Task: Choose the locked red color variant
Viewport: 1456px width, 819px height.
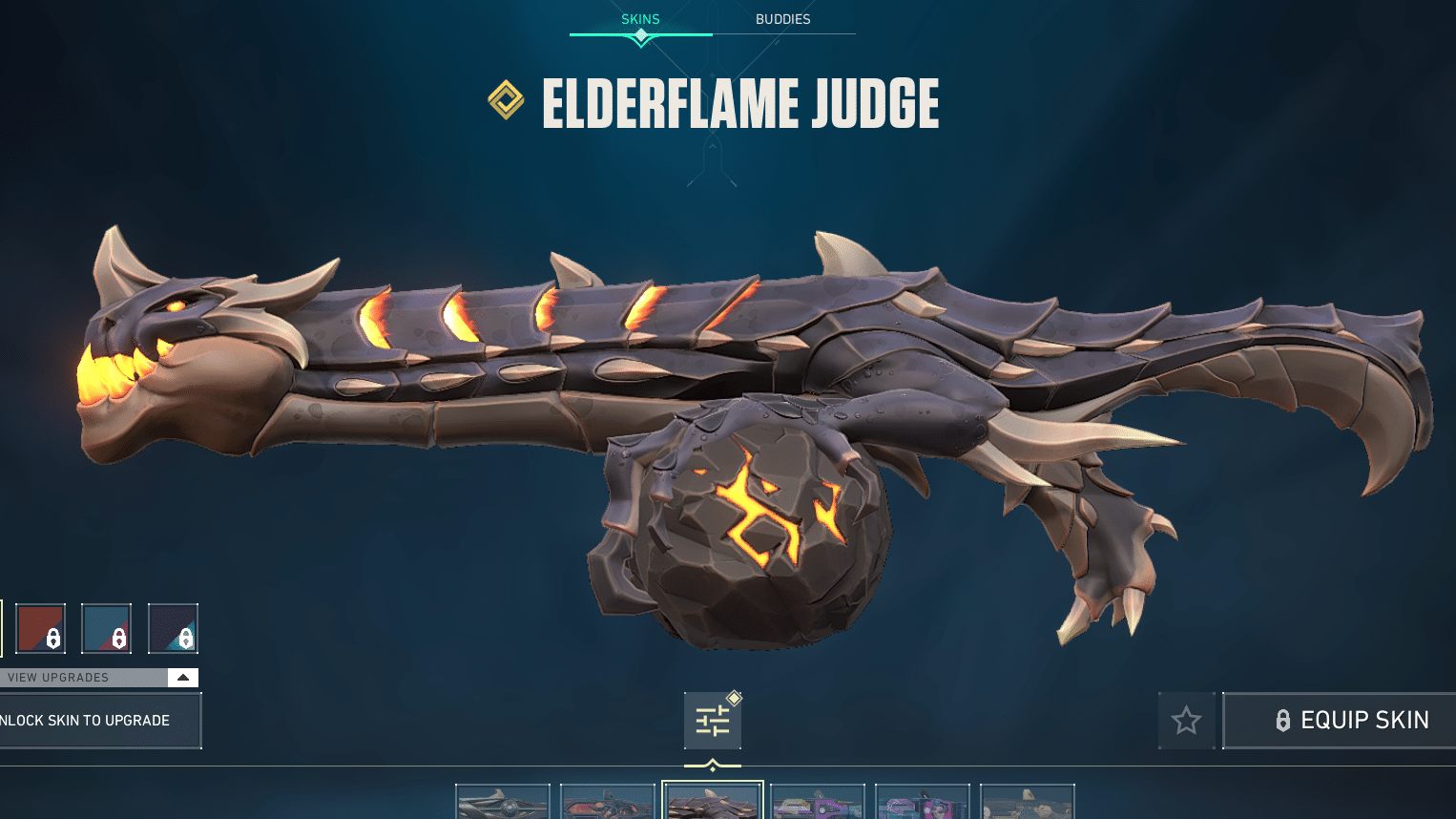Action: (41, 628)
